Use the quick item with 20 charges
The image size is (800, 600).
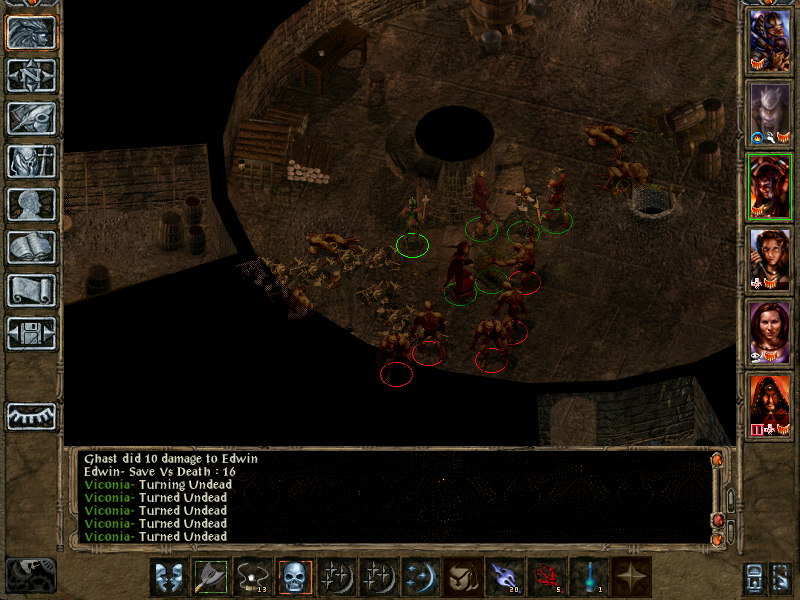point(505,577)
